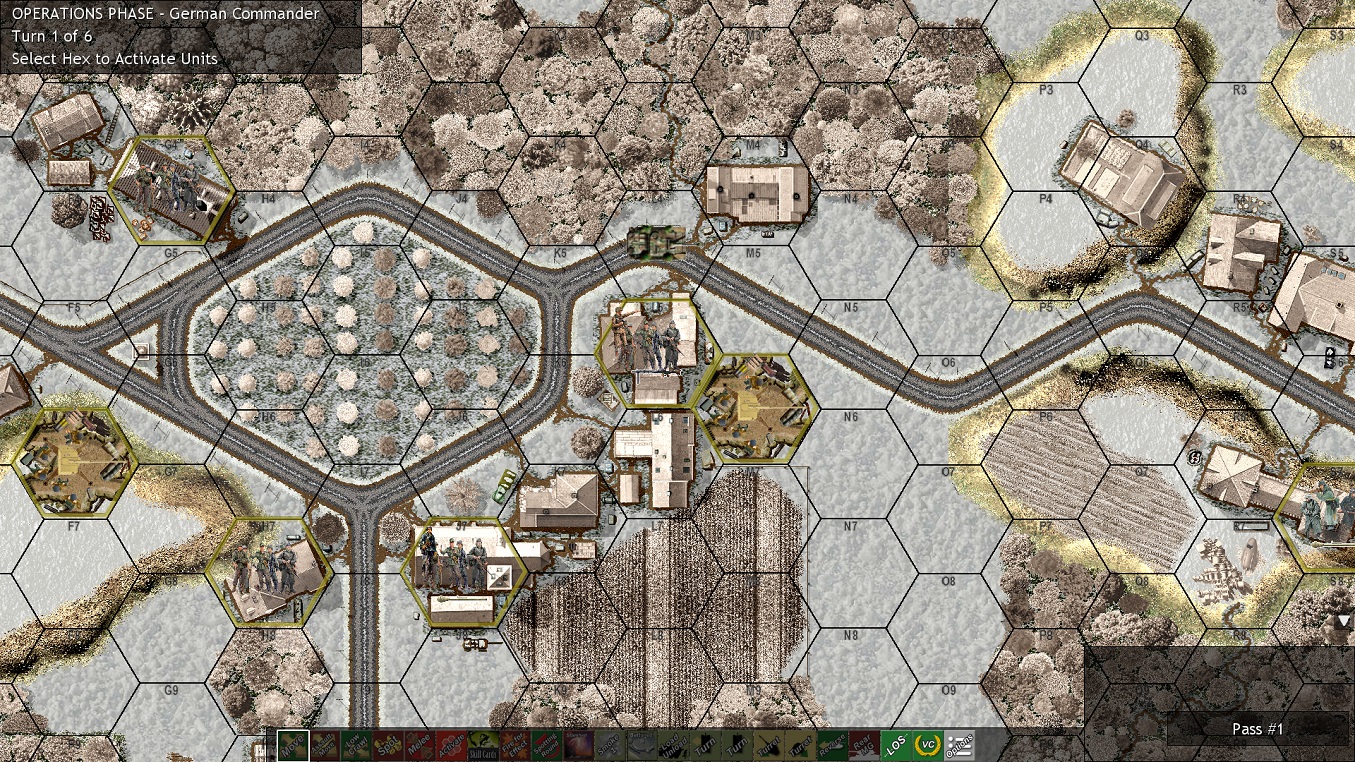Click the Pass #1 button
The image size is (1355, 762).
(x=1258, y=731)
